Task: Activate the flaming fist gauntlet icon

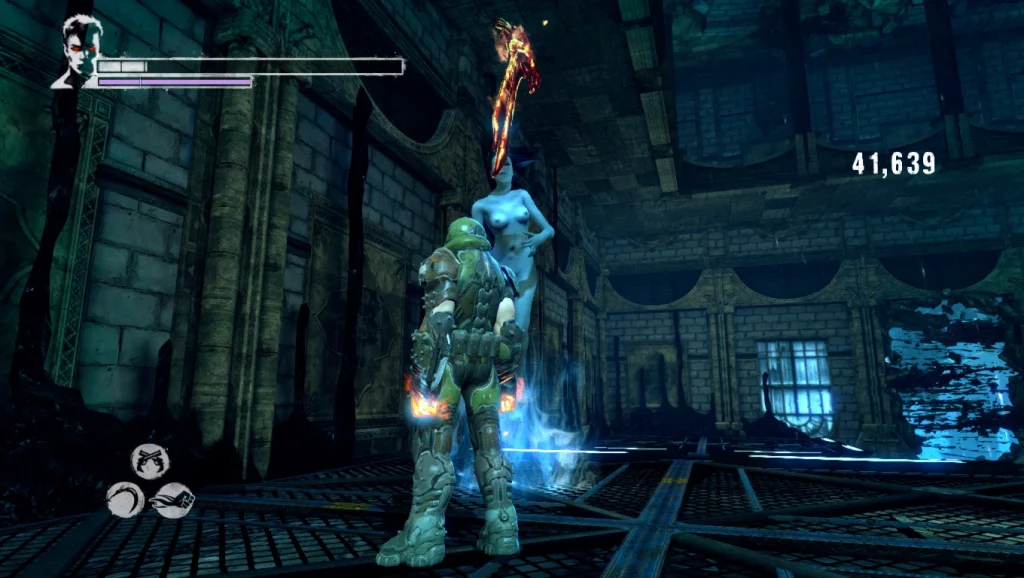Action: [173, 499]
